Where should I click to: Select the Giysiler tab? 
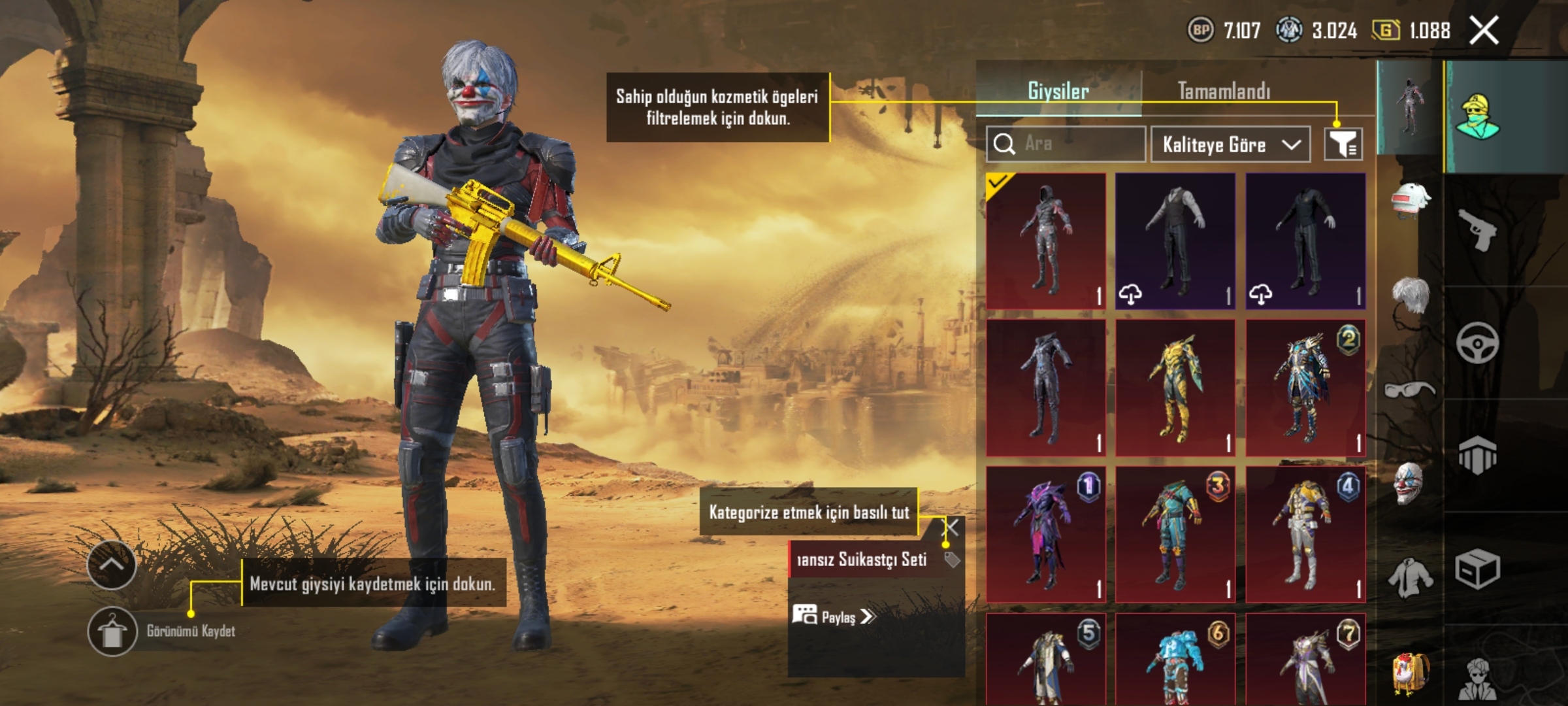click(1058, 91)
